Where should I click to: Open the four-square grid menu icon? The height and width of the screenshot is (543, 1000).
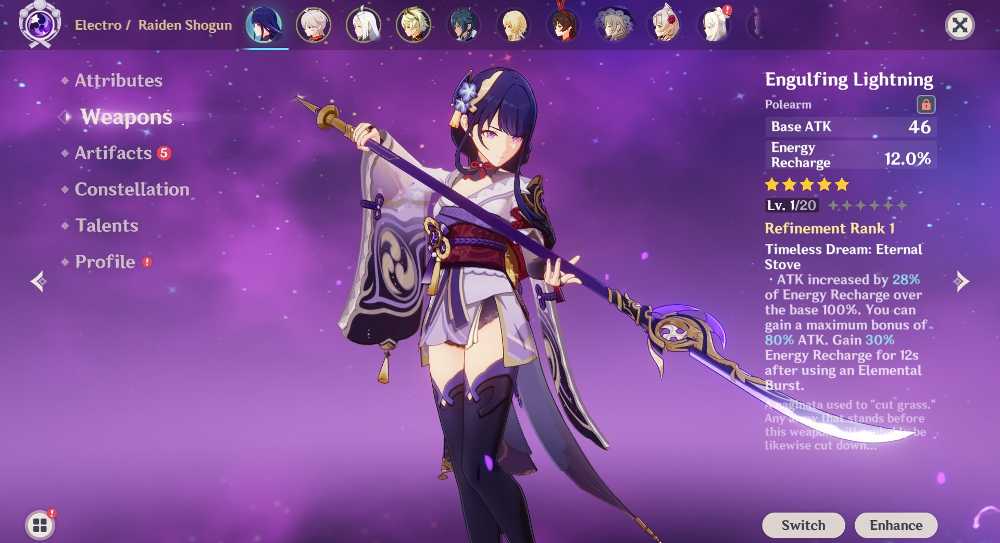tap(40, 525)
